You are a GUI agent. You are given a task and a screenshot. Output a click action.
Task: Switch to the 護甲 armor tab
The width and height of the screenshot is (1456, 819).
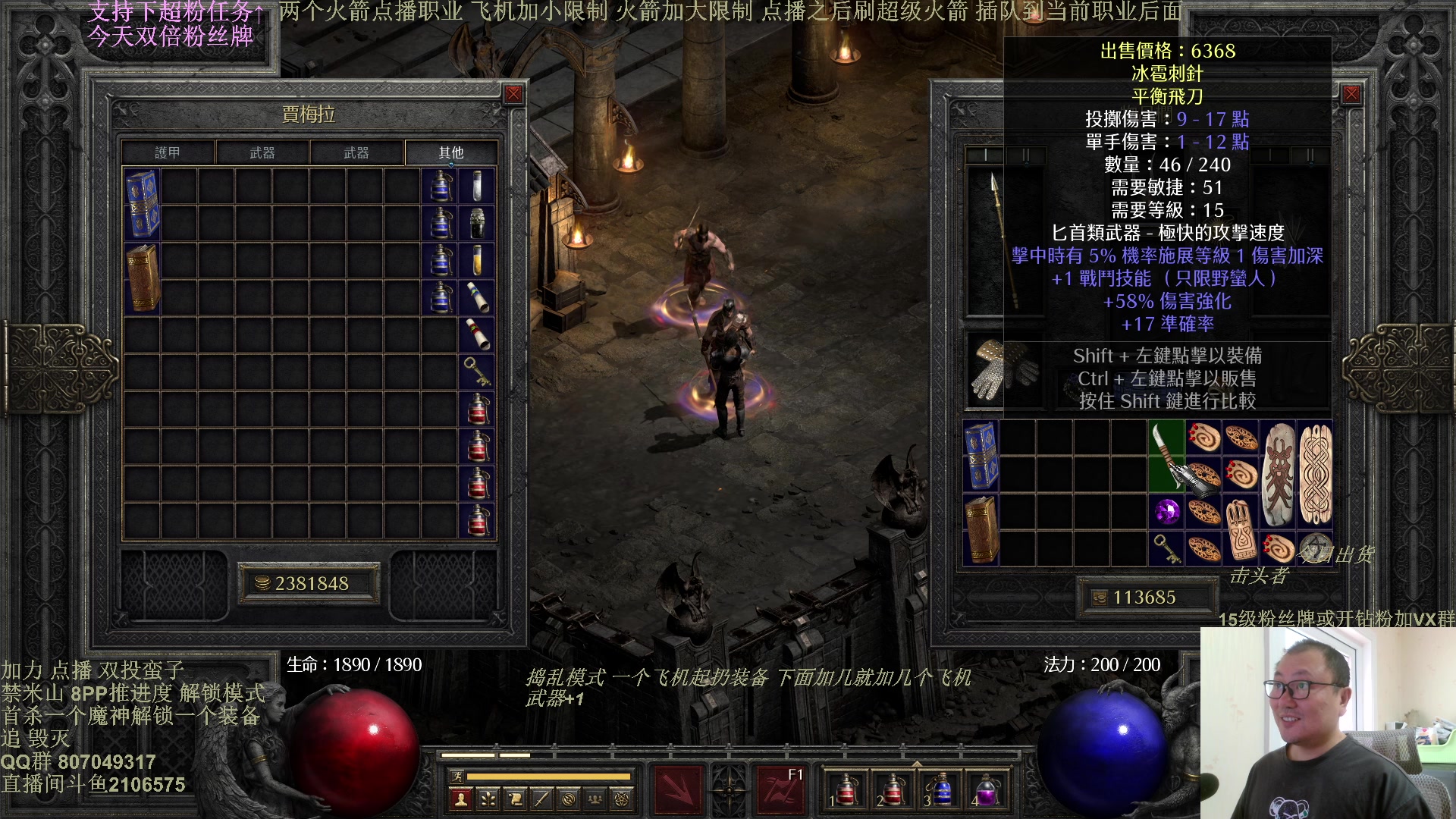click(168, 152)
